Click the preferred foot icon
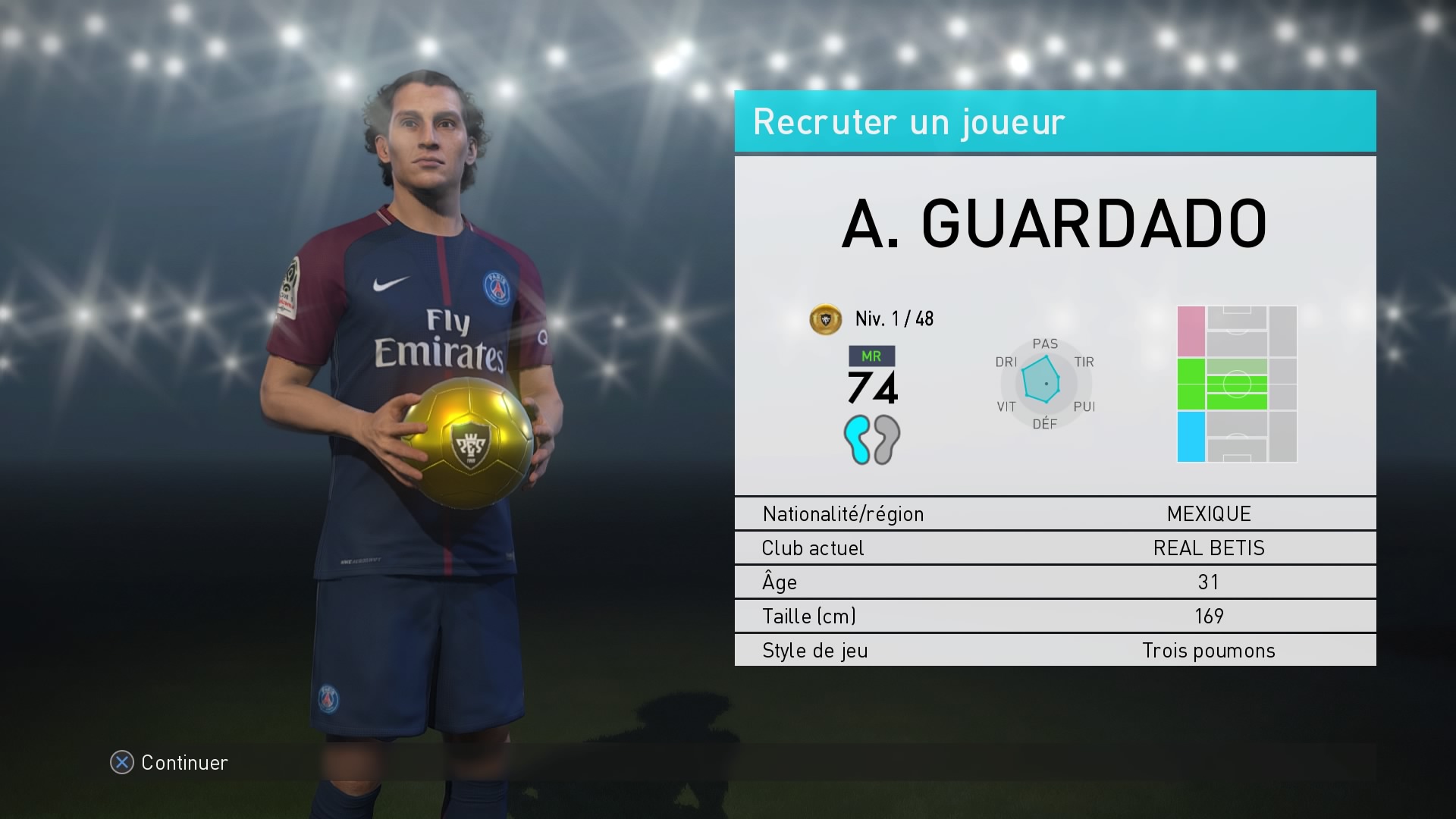The height and width of the screenshot is (819, 1456). click(x=871, y=439)
